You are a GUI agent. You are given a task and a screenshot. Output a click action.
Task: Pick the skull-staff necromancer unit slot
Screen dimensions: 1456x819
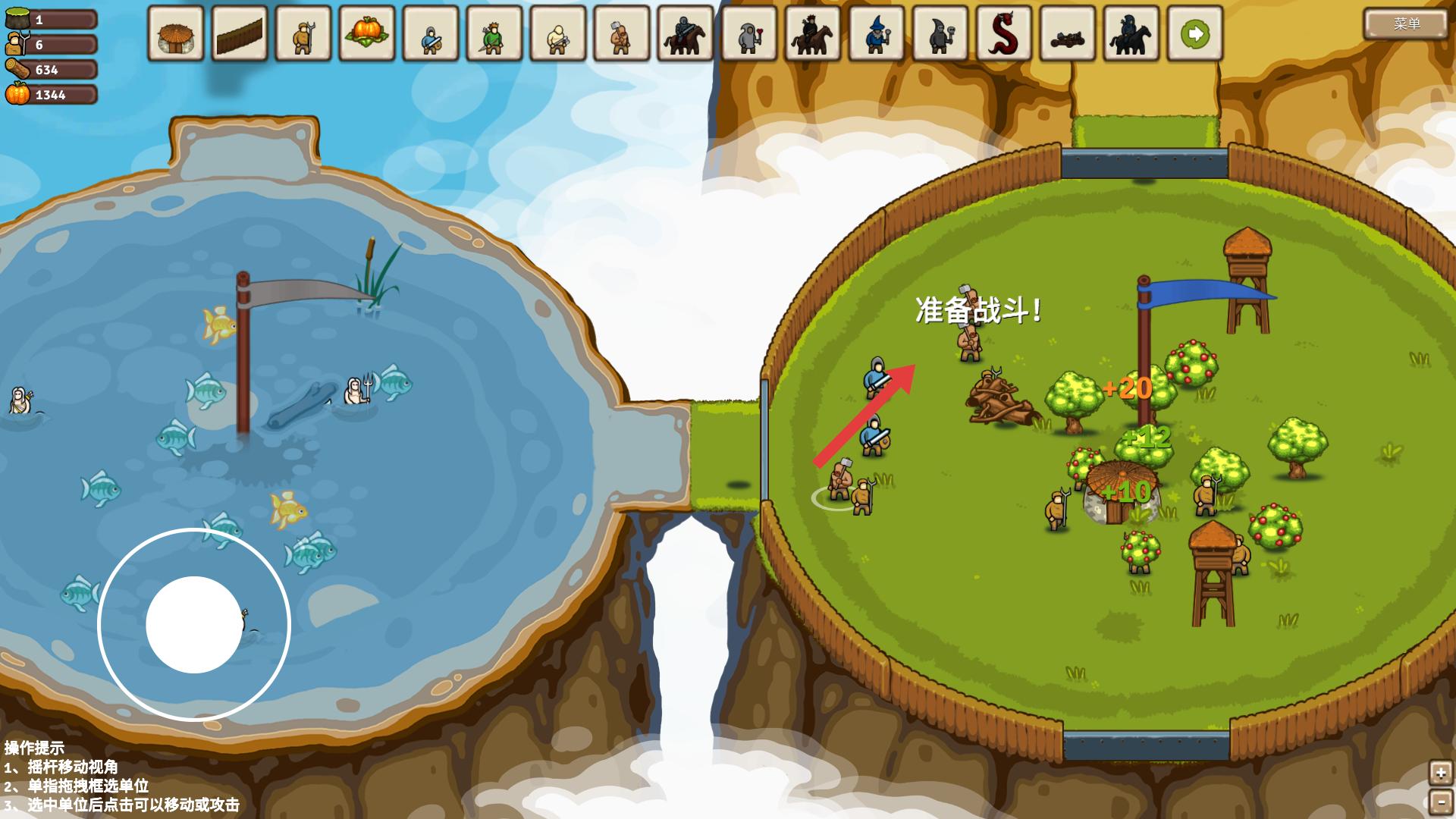[940, 34]
